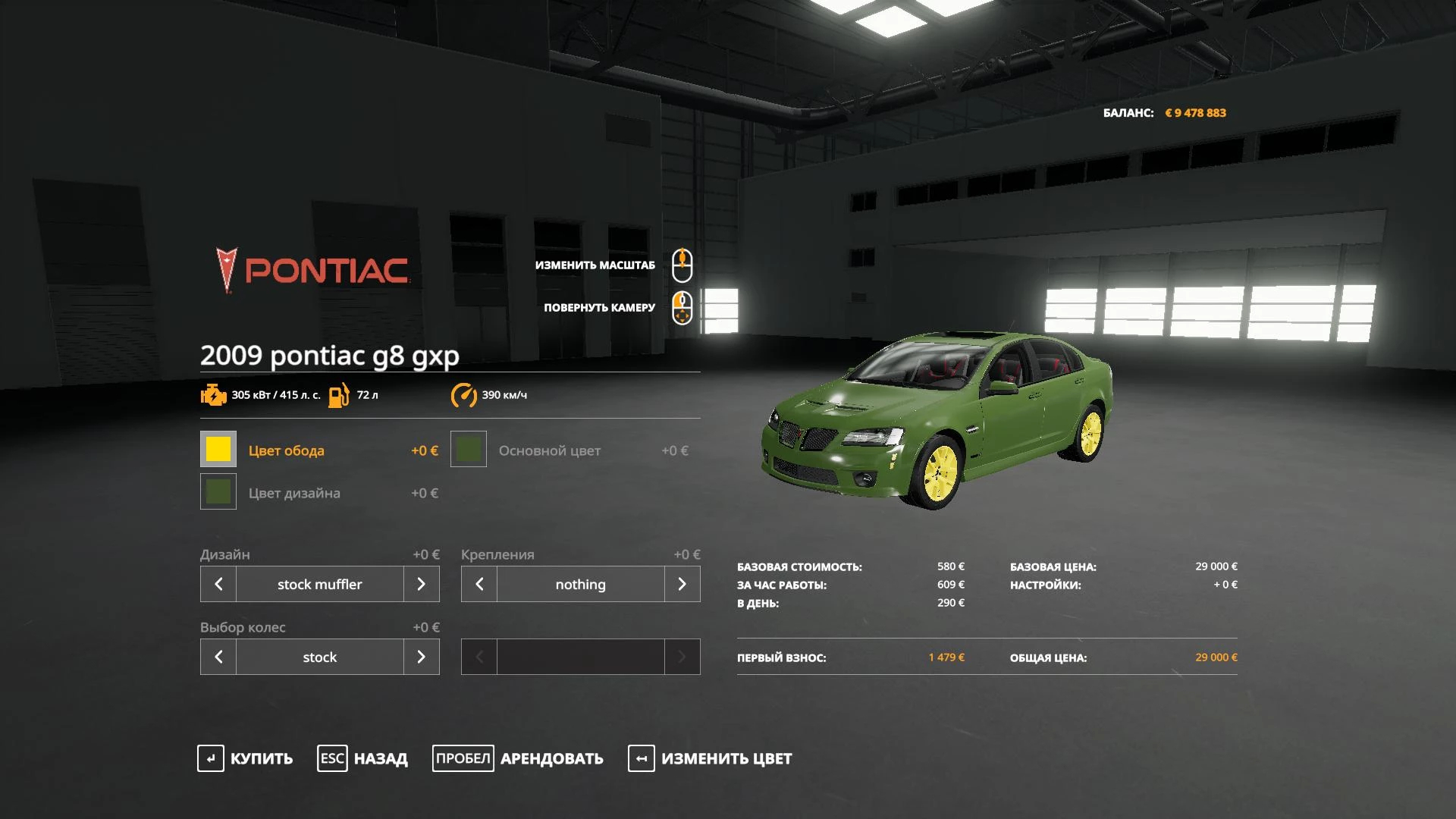Viewport: 1456px width, 819px height.
Task: Open Изменить цвет color picker
Action: pos(710,758)
